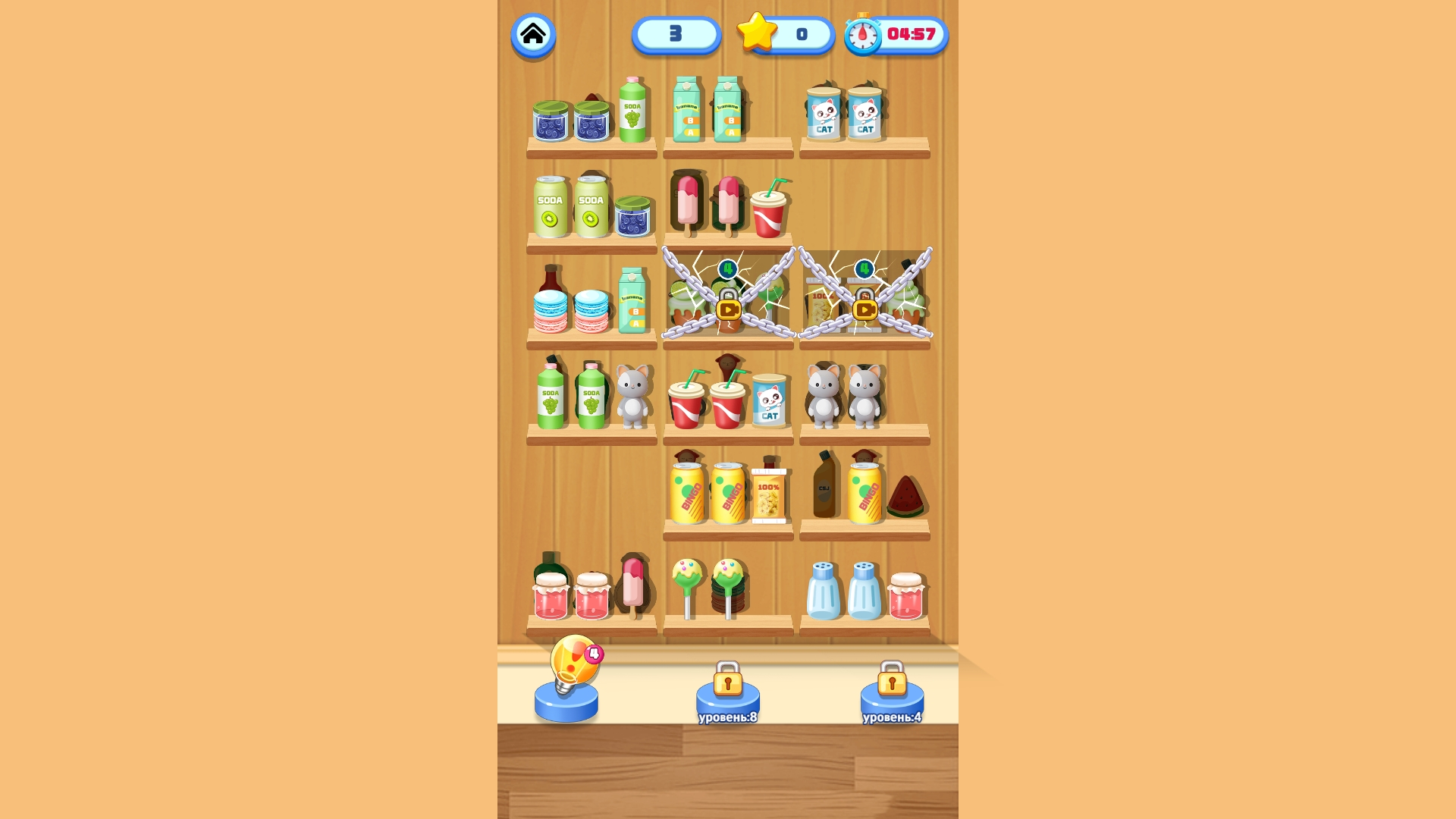This screenshot has width=1456, height=819.
Task: Click the Home icon button
Action: tap(533, 33)
